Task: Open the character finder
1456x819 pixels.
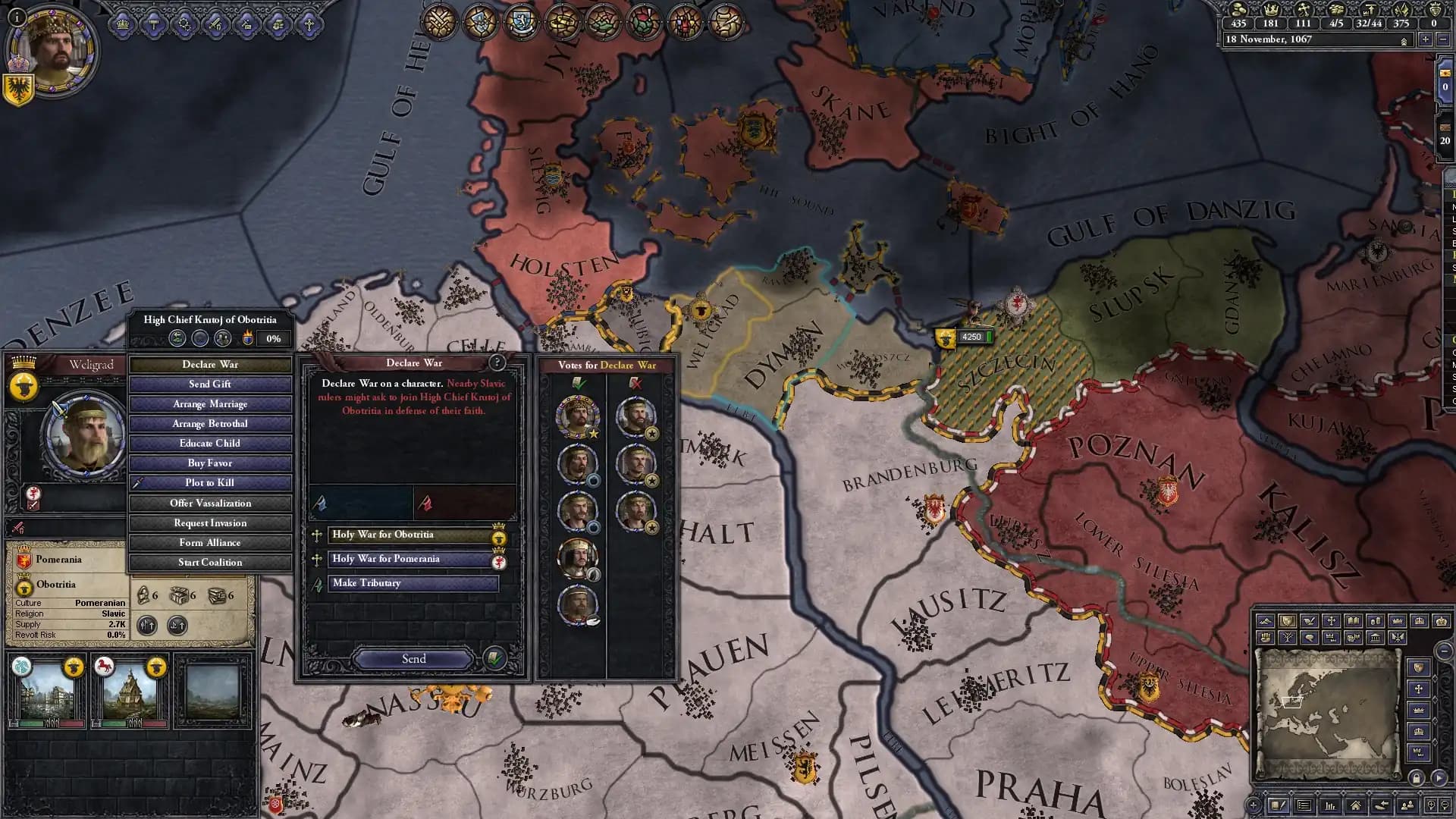Action: coord(1409,806)
